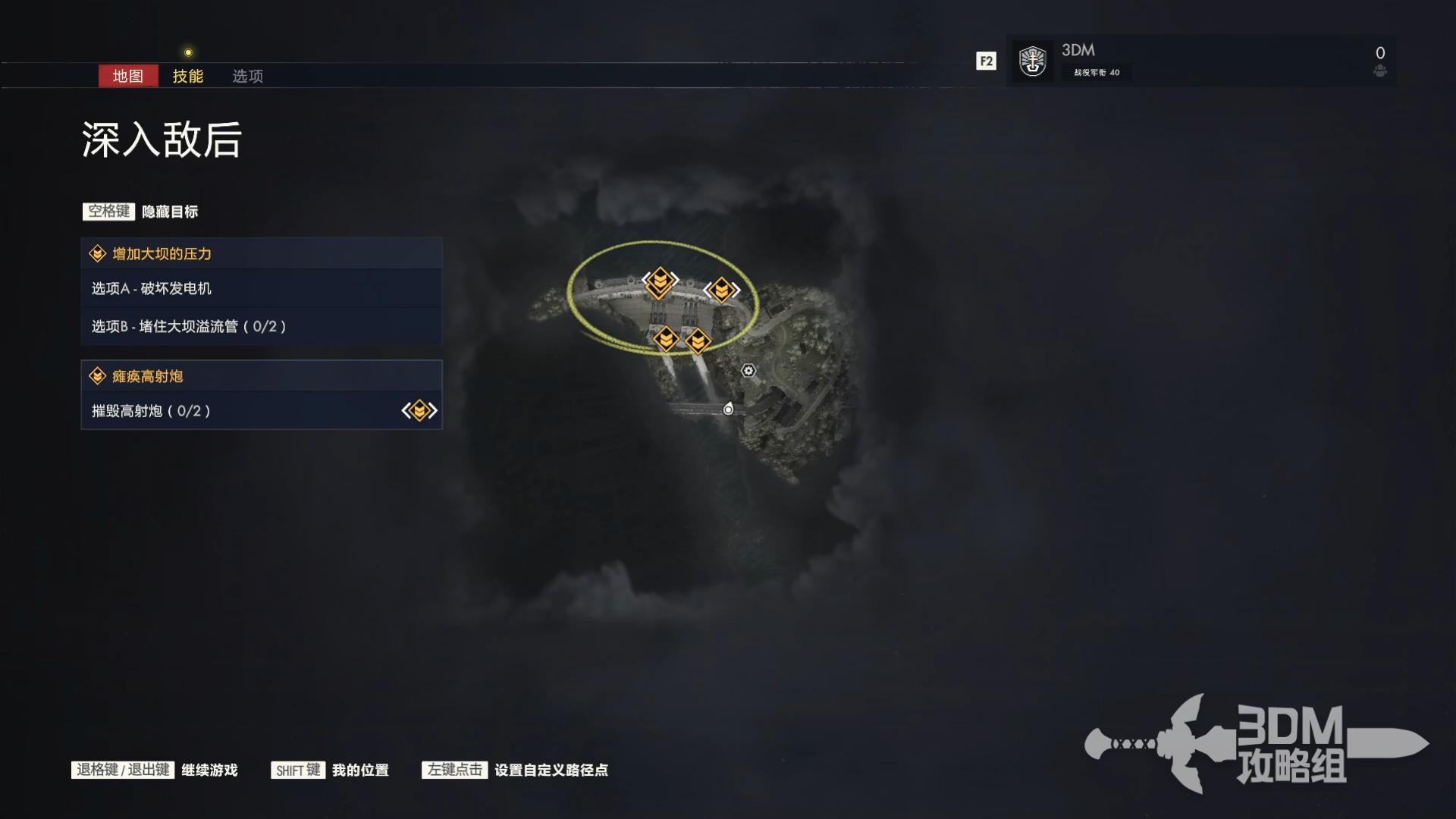This screenshot has width=1456, height=819.
Task: Choose objective 选项B - 堵住大坝溢流管
Action: click(x=261, y=326)
